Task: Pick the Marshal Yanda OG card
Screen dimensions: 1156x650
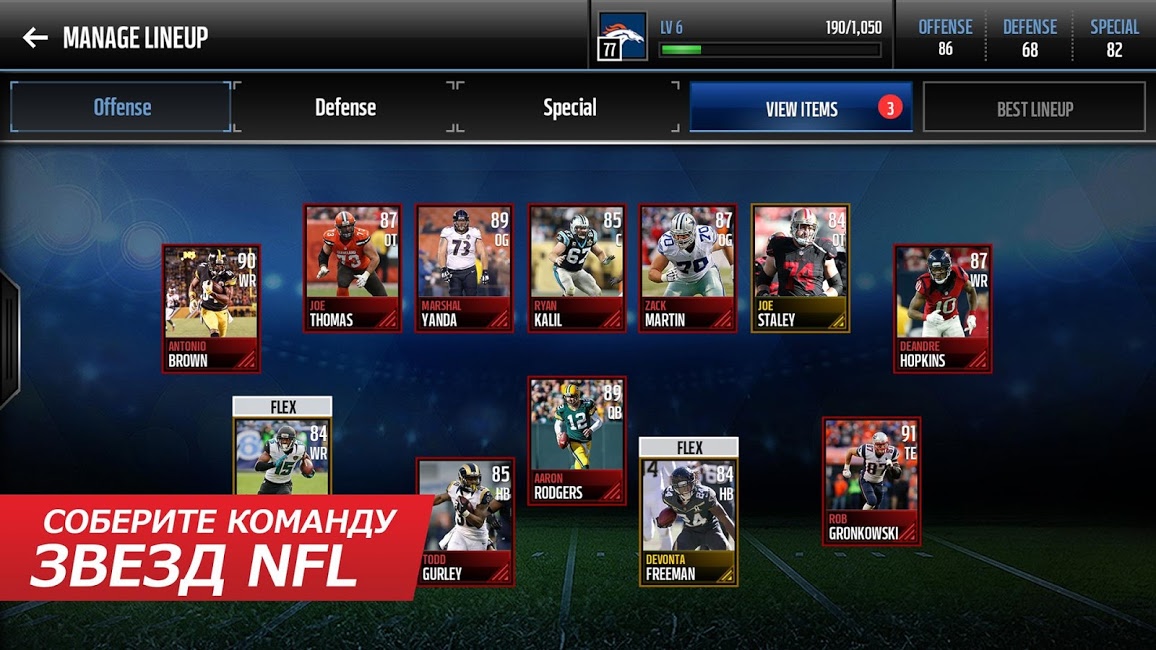Action: pyautogui.click(x=464, y=268)
